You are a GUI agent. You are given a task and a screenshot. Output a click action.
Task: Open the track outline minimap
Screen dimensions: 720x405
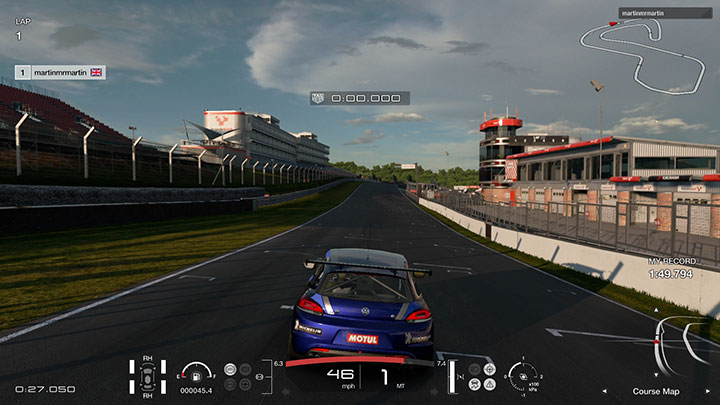pyautogui.click(x=642, y=57)
